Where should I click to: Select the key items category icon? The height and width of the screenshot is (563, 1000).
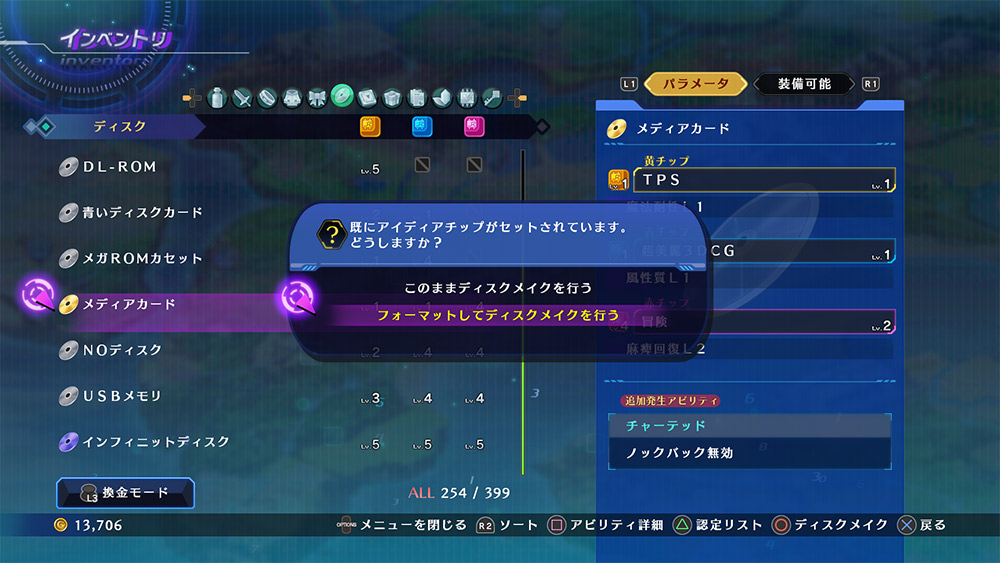(x=492, y=97)
